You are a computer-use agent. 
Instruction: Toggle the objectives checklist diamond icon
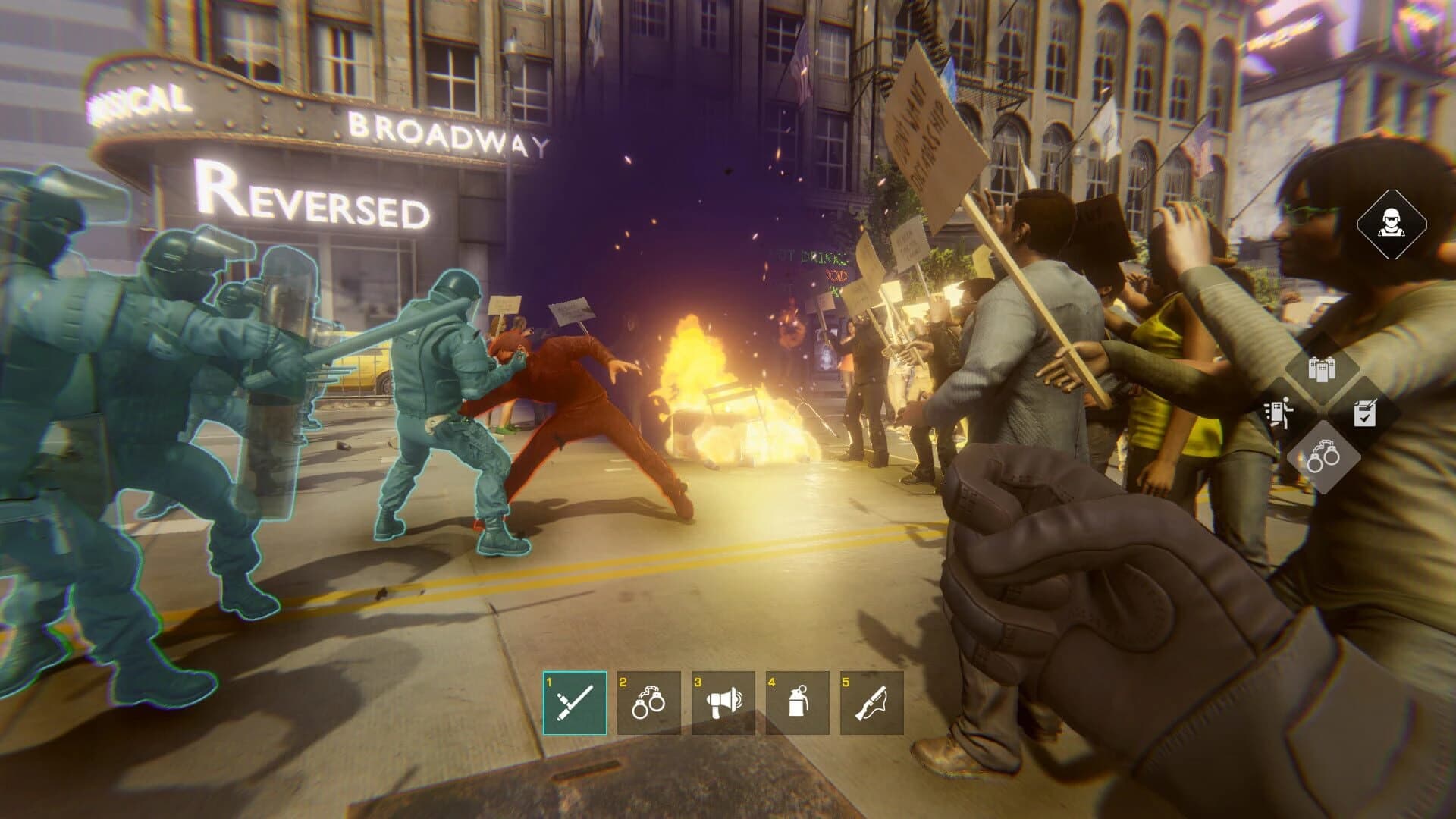1366,413
